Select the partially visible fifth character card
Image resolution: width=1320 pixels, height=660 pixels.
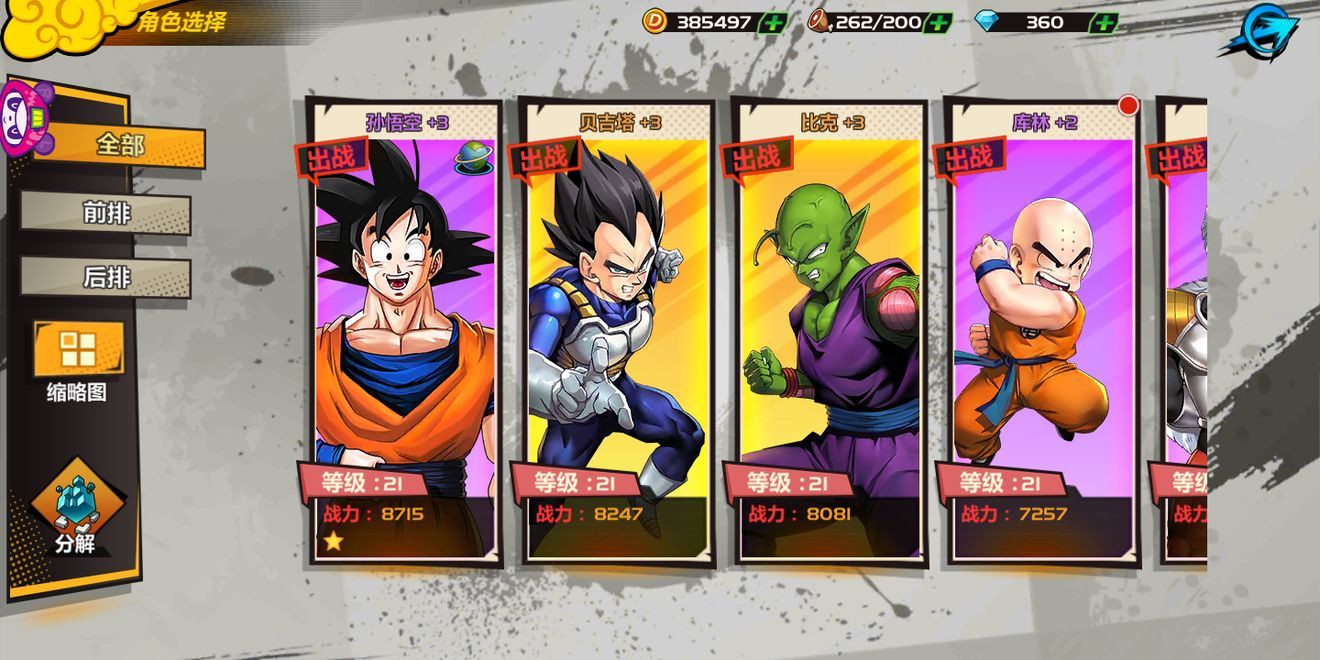click(1185, 330)
